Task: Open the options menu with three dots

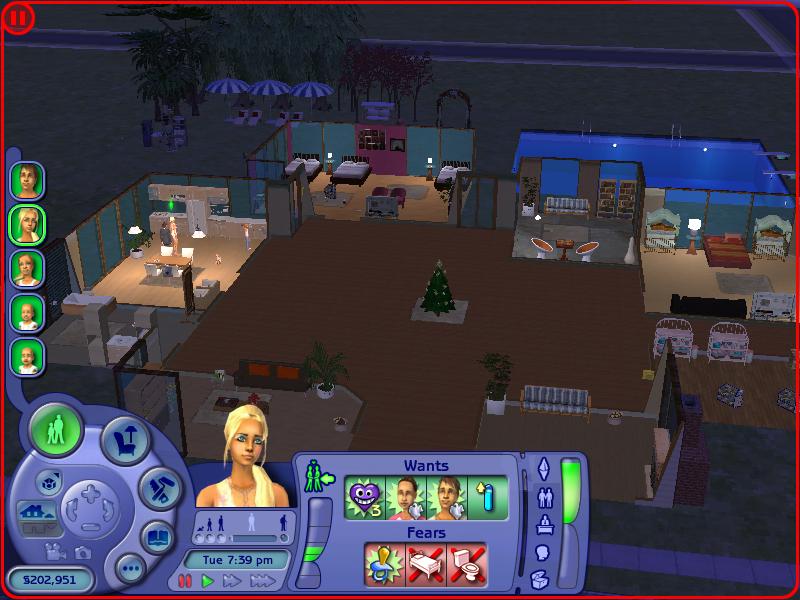Action: pyautogui.click(x=130, y=570)
